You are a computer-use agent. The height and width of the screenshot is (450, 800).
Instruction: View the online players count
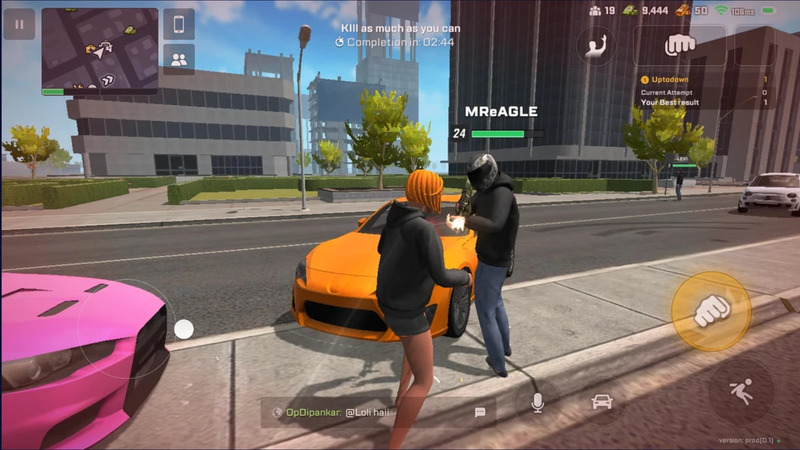point(602,10)
